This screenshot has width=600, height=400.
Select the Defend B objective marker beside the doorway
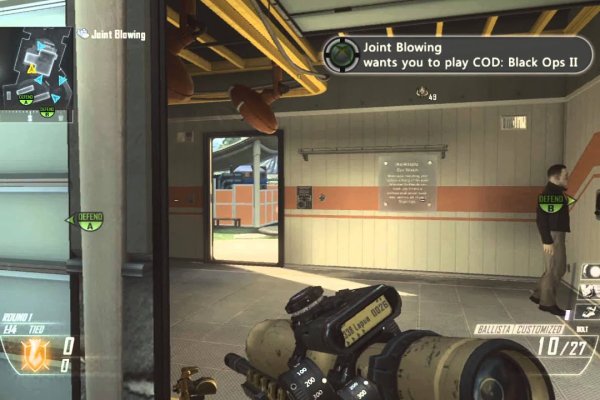click(x=552, y=203)
